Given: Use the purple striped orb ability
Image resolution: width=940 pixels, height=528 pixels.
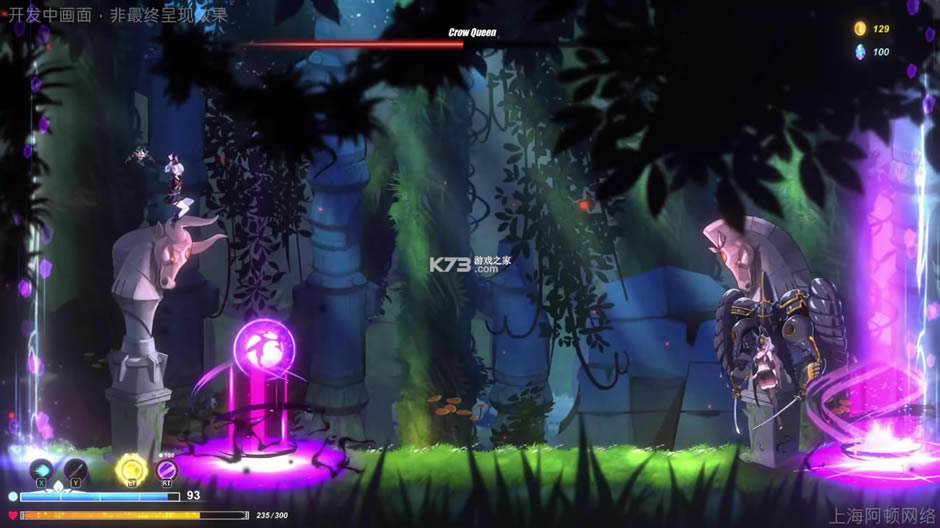Looking at the screenshot, I should tap(166, 469).
